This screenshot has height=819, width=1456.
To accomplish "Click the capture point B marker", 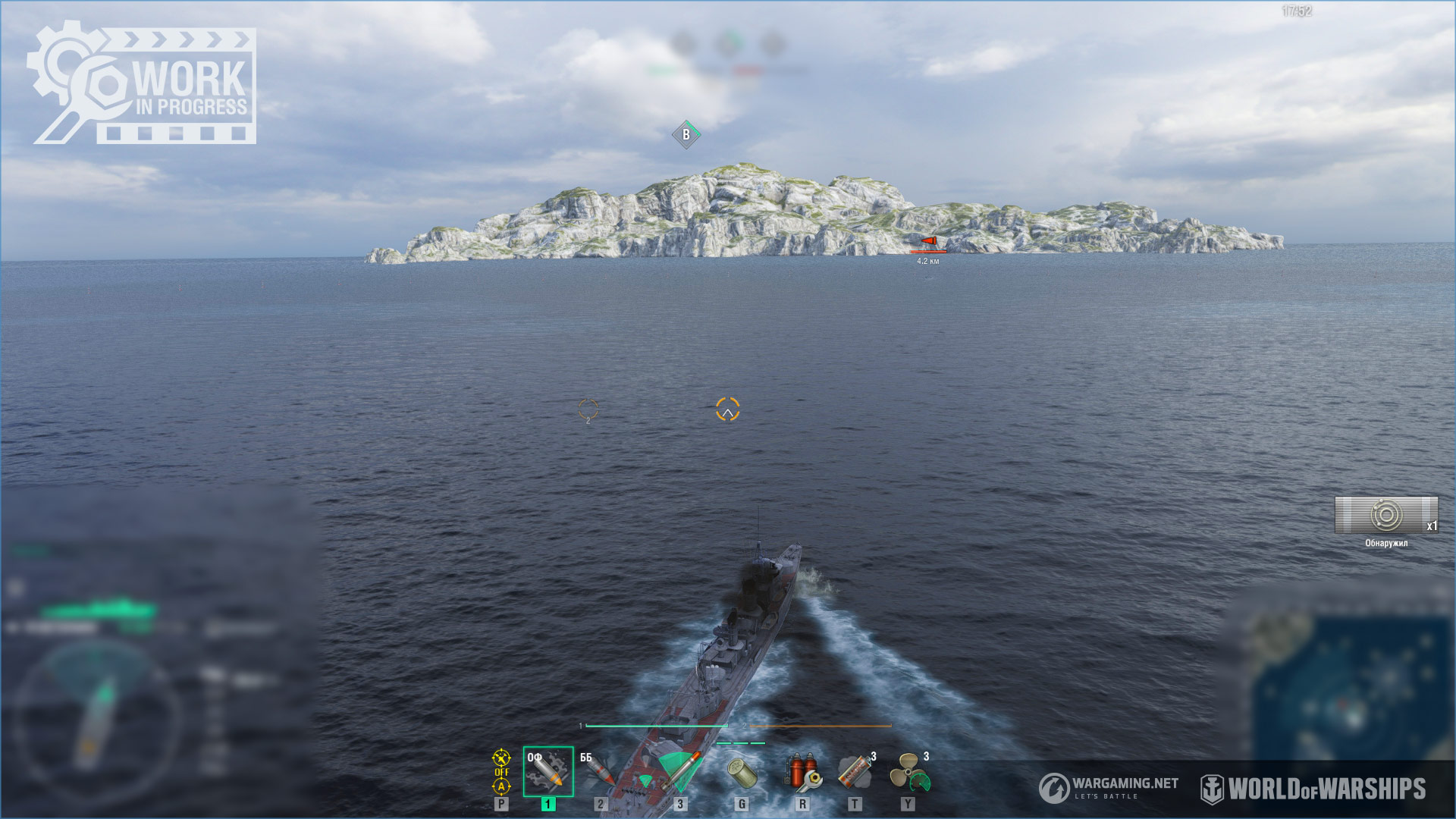I will [x=686, y=135].
